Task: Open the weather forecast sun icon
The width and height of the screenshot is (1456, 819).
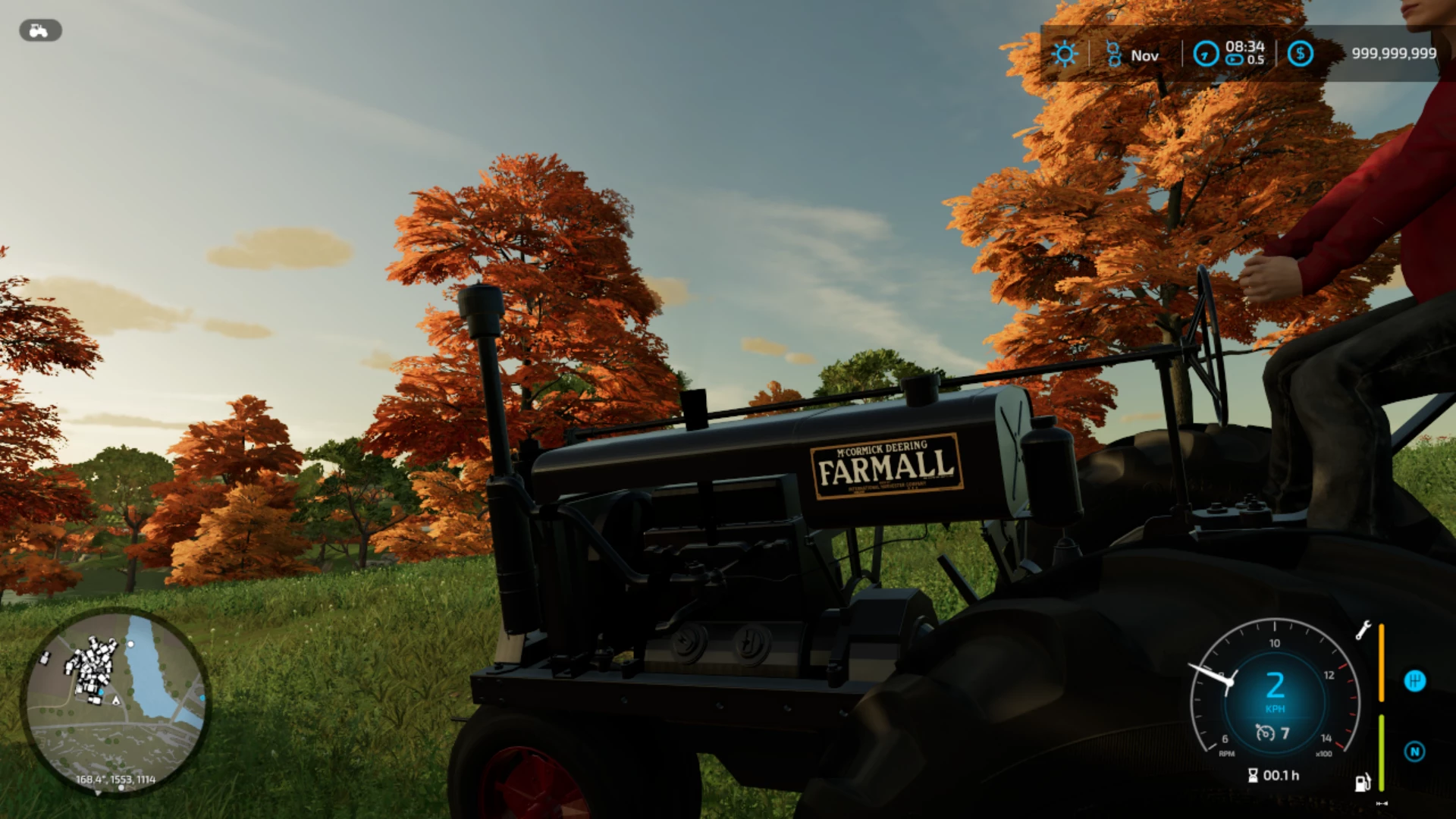Action: tap(1065, 54)
